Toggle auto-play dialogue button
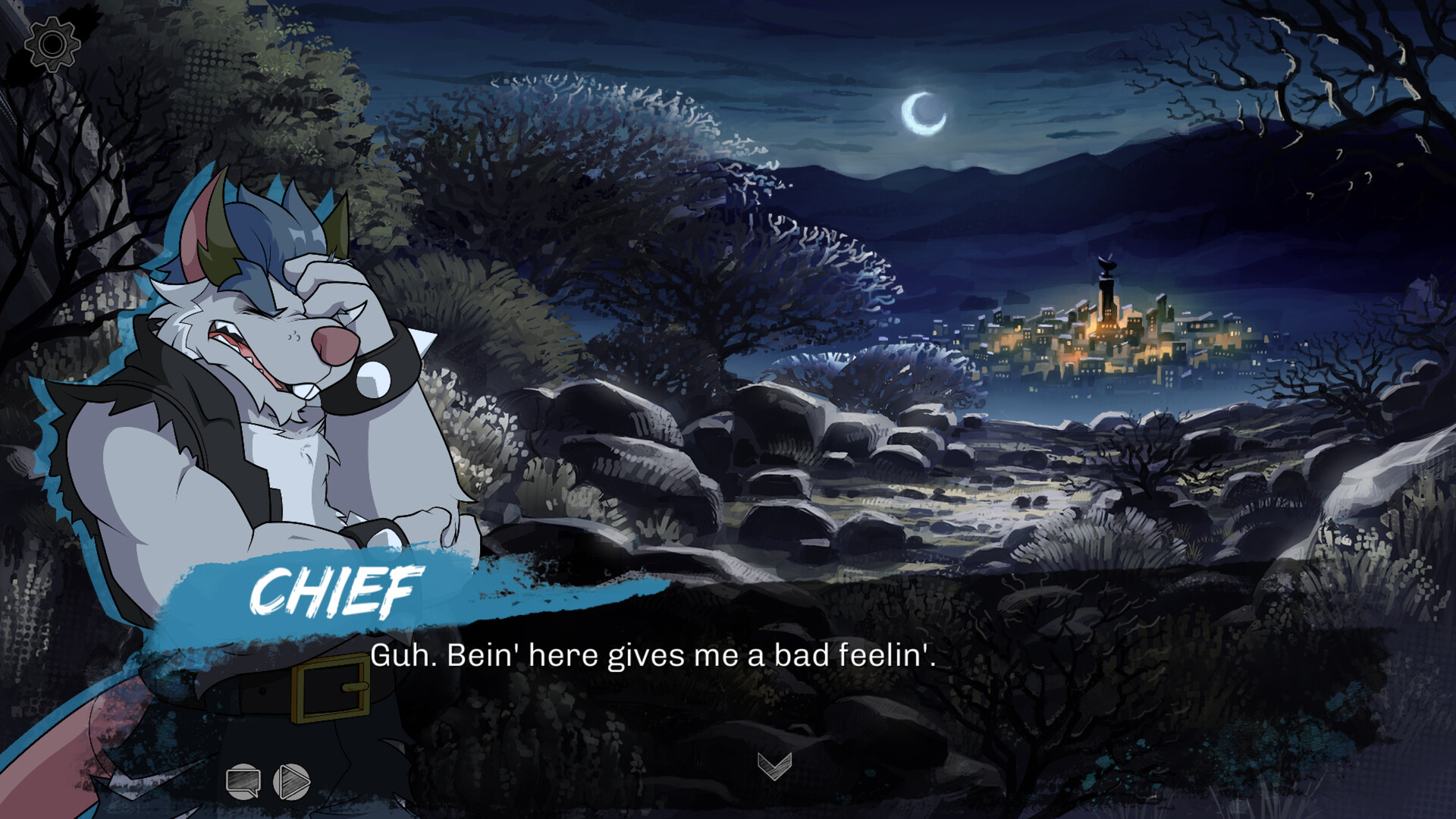The width and height of the screenshot is (1456, 819). click(x=292, y=780)
